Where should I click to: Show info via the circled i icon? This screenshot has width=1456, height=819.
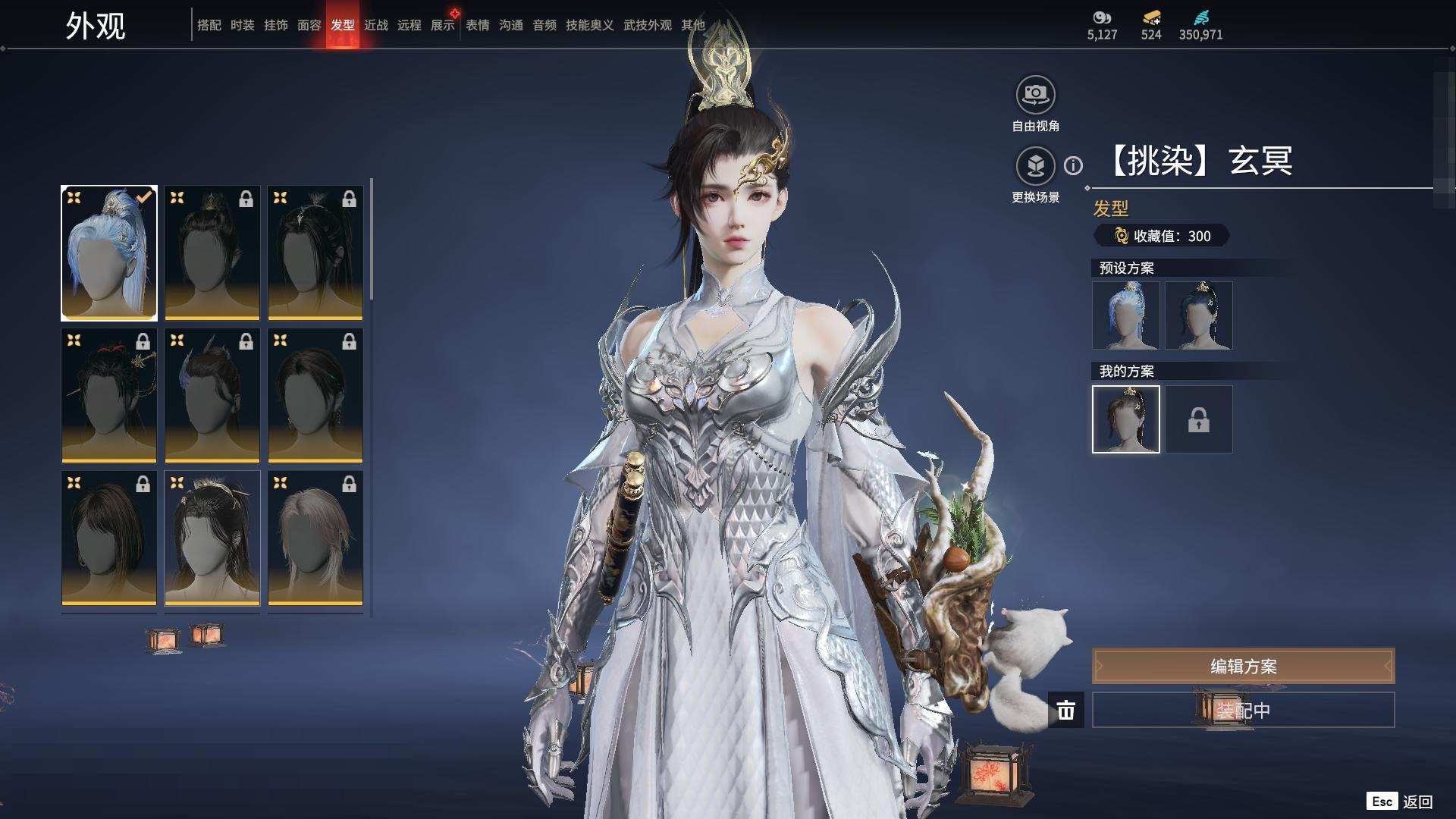click(x=1073, y=165)
